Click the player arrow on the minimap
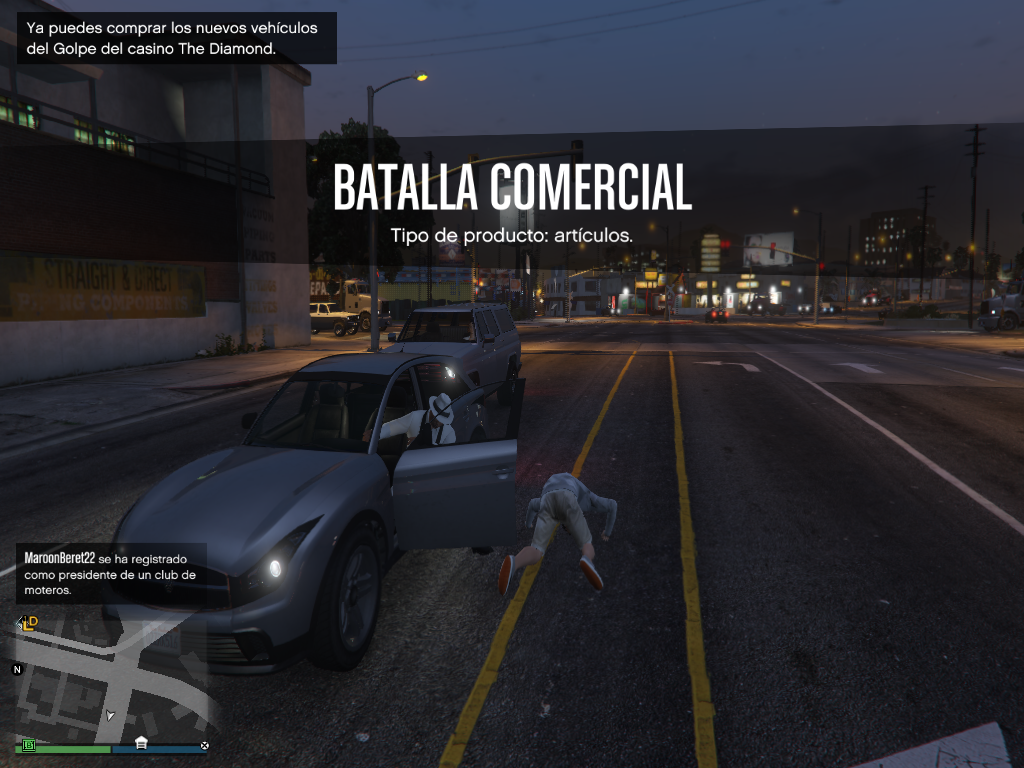 pyautogui.click(x=111, y=715)
